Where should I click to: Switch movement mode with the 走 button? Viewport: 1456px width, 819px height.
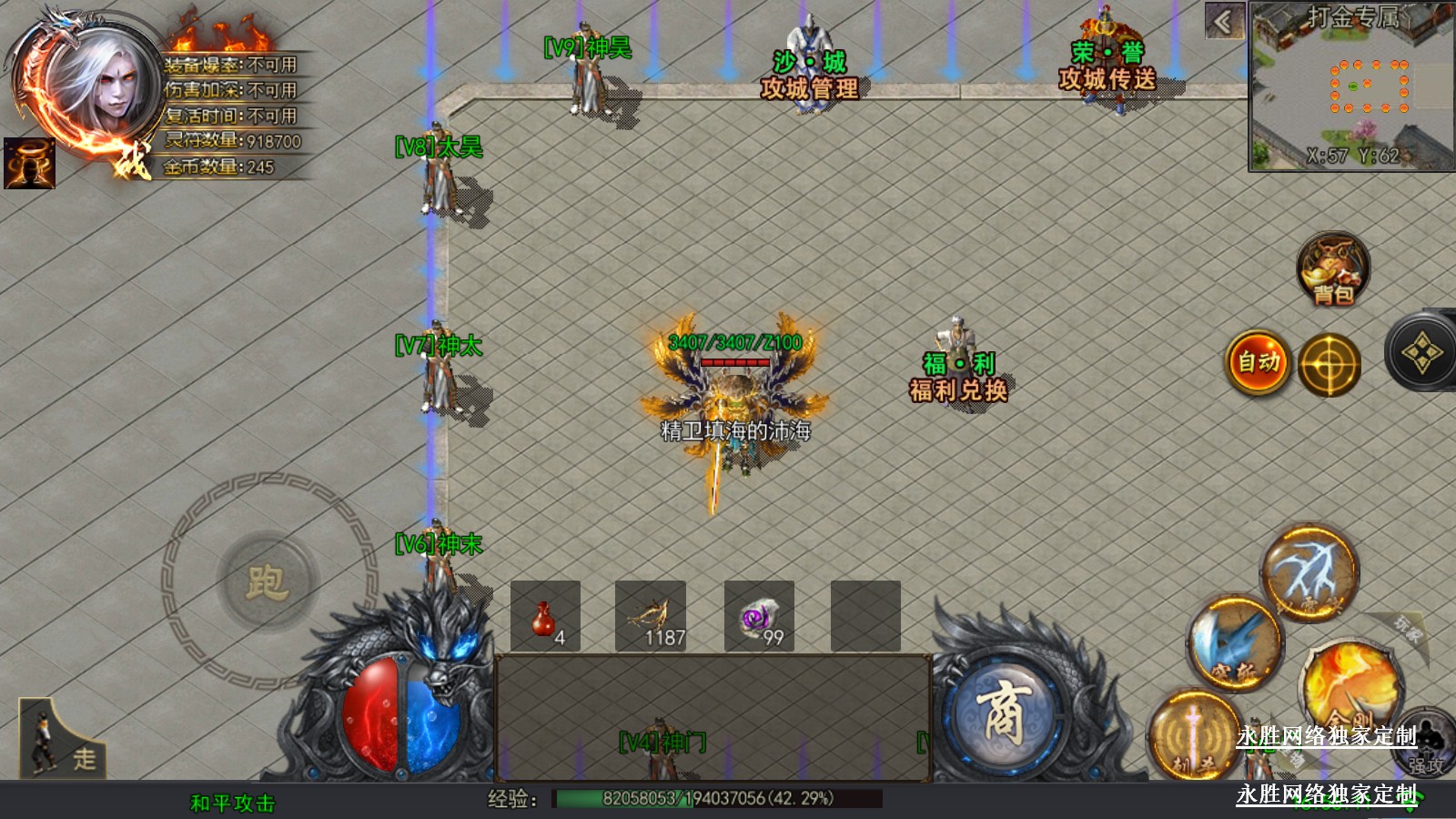click(62, 739)
